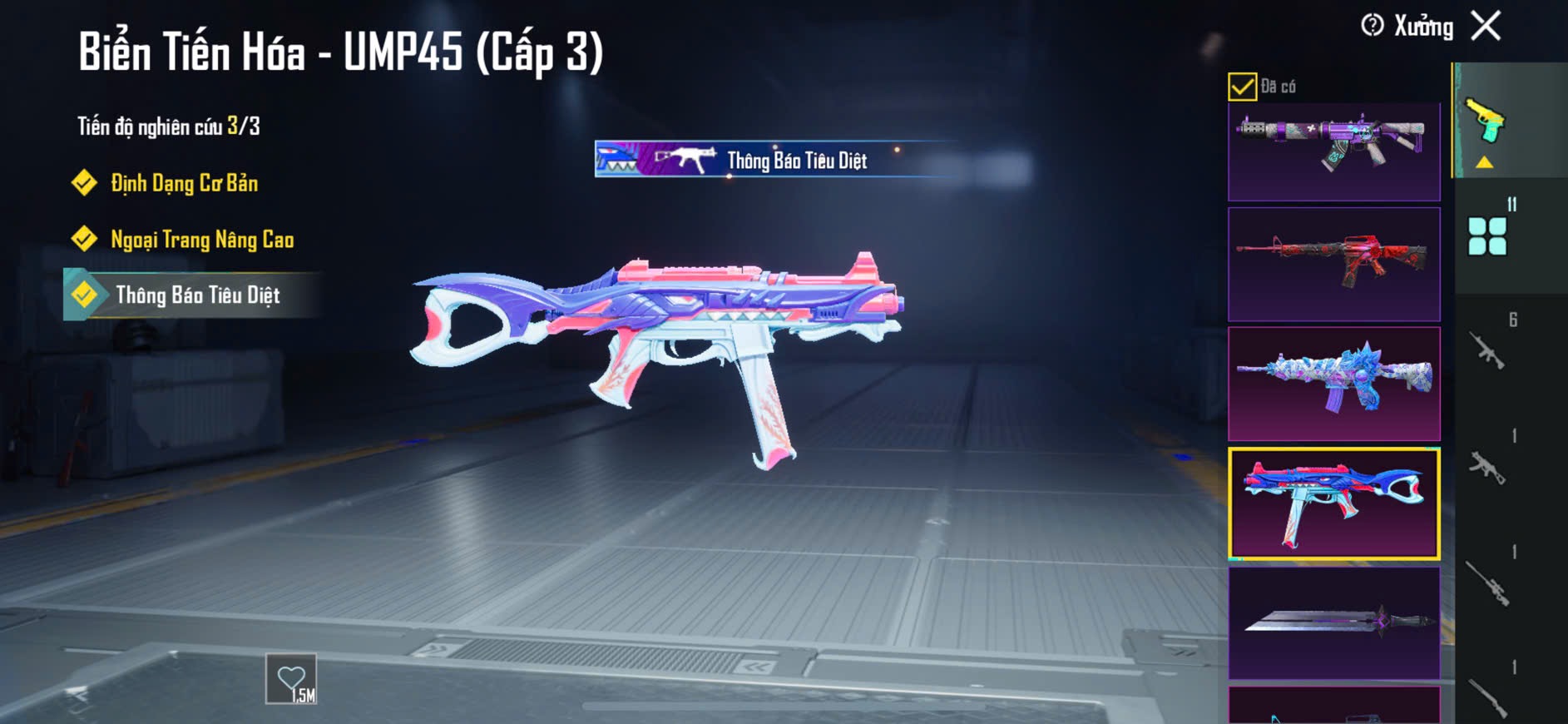
Task: Toggle the Đã có owned filter checkbox
Action: coord(1242,87)
